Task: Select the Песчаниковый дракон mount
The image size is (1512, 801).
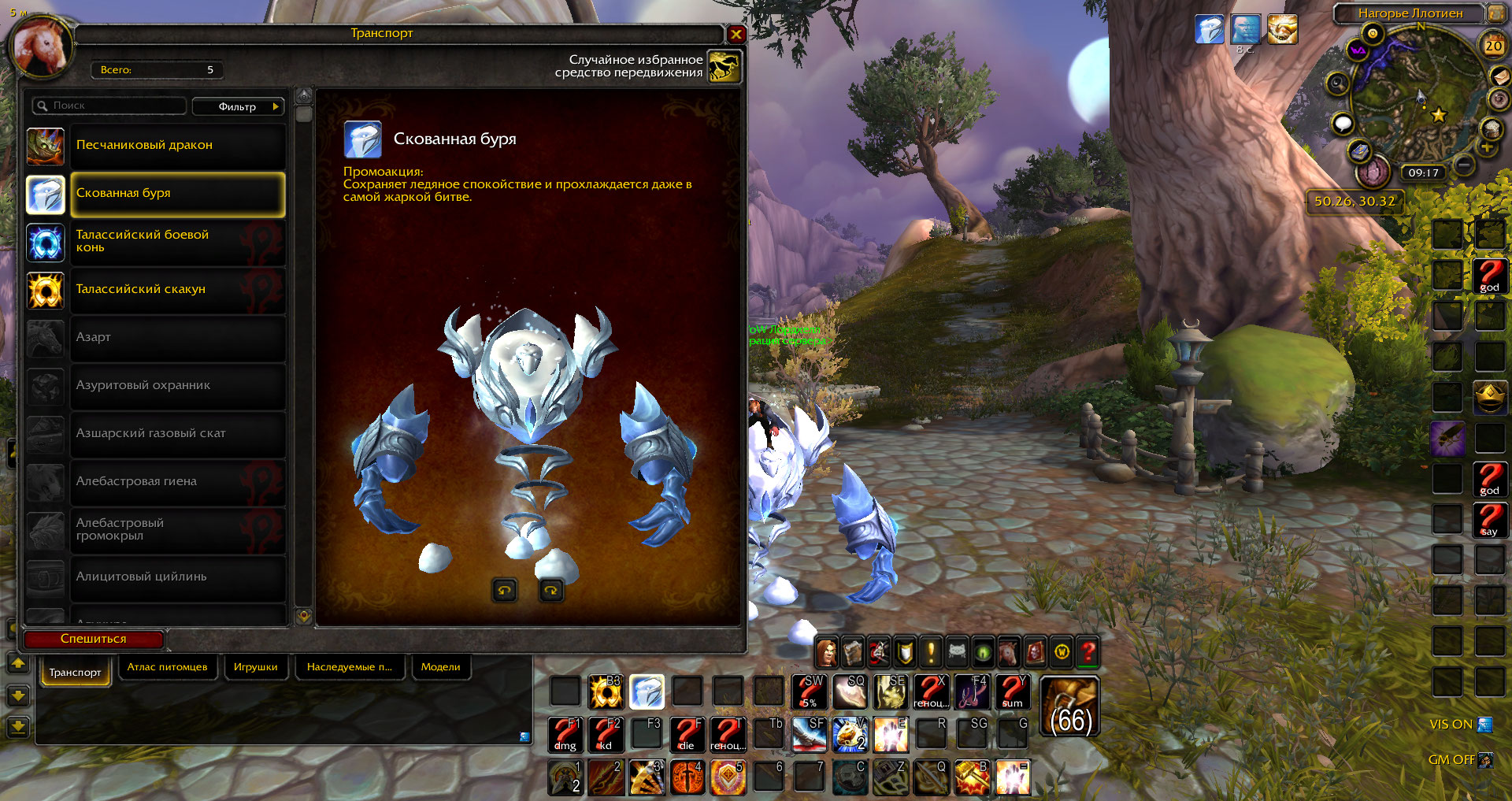Action: tap(177, 146)
